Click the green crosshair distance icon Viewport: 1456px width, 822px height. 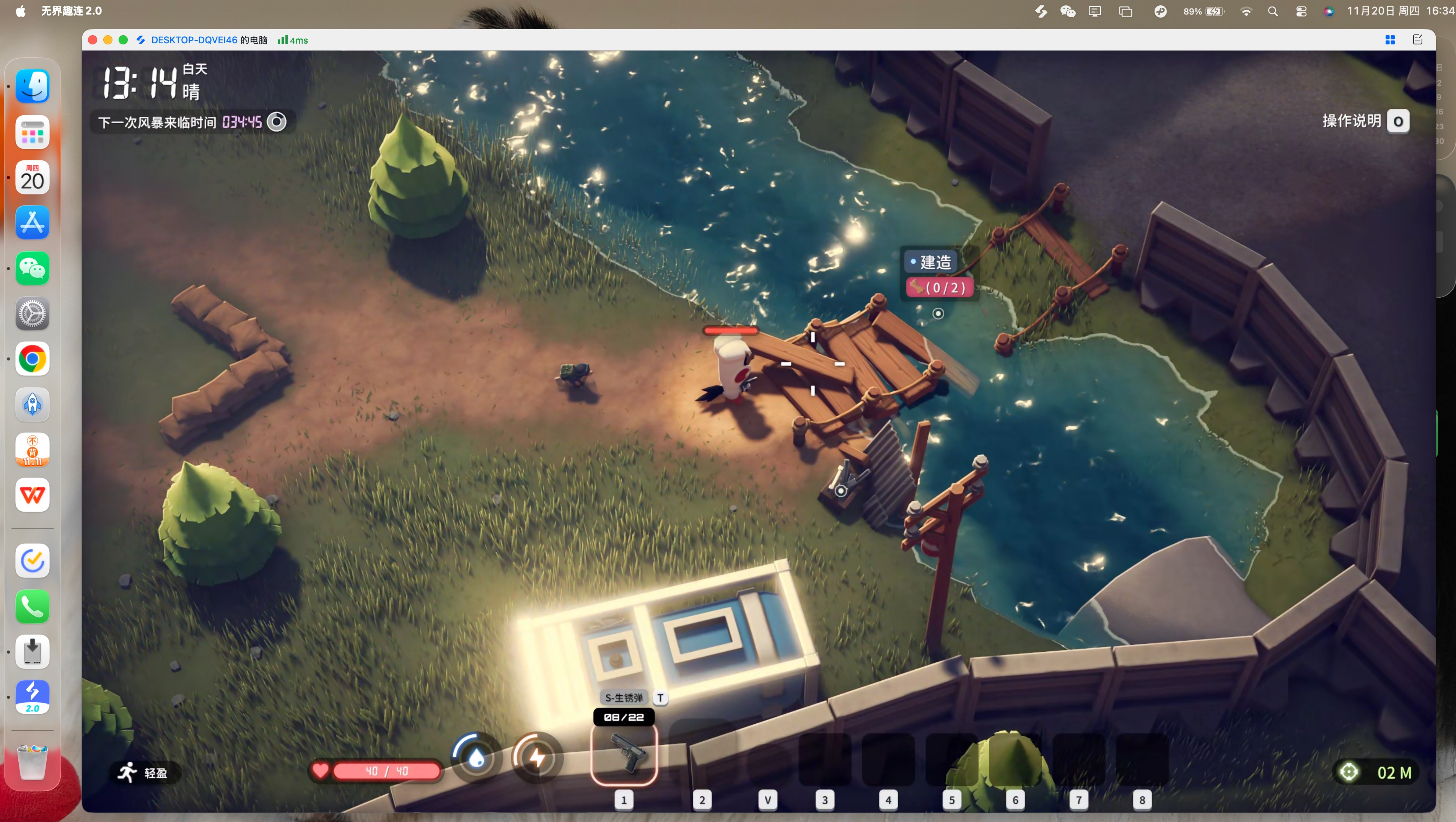click(1349, 772)
